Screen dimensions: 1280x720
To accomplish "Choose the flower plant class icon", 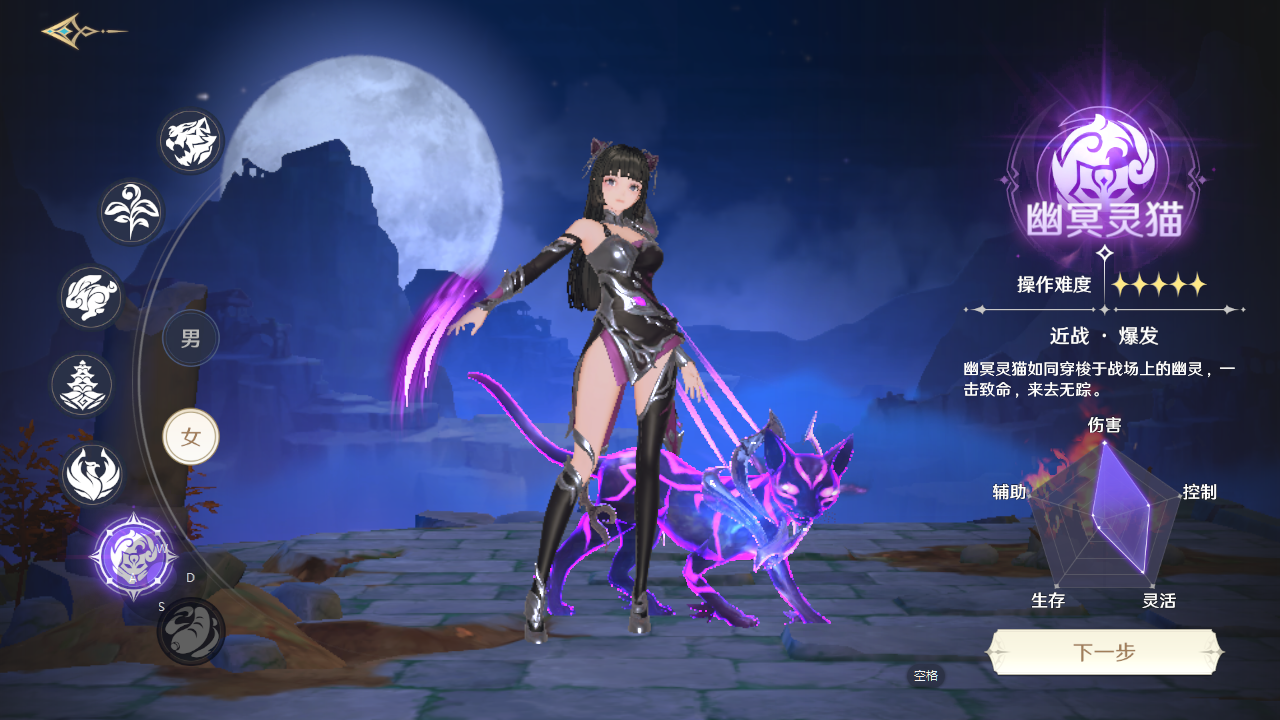I will click(x=131, y=212).
